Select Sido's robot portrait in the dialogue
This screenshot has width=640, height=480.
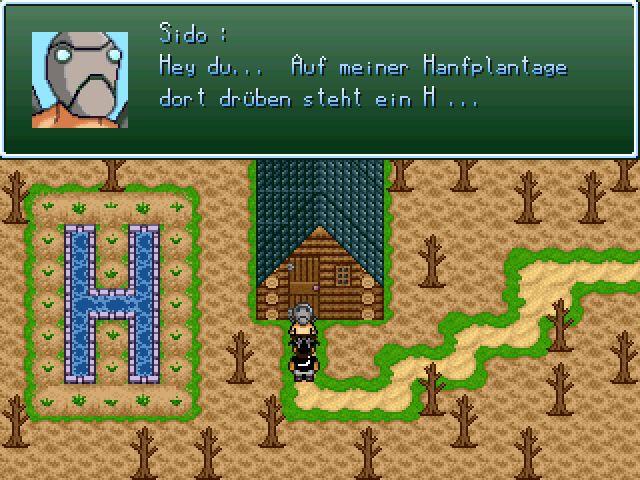tap(80, 80)
